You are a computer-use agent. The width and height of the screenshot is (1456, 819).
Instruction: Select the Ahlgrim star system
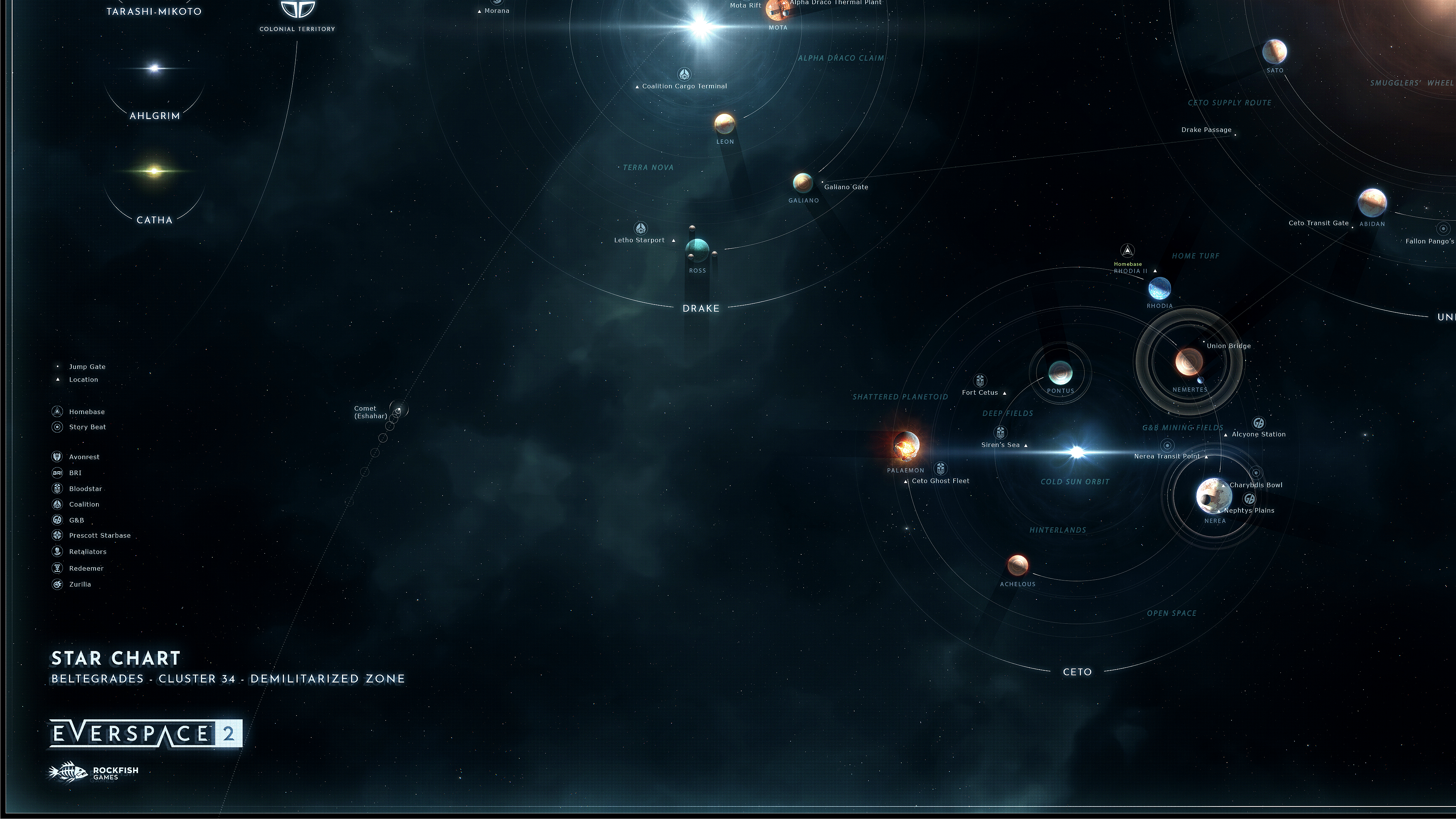154,69
